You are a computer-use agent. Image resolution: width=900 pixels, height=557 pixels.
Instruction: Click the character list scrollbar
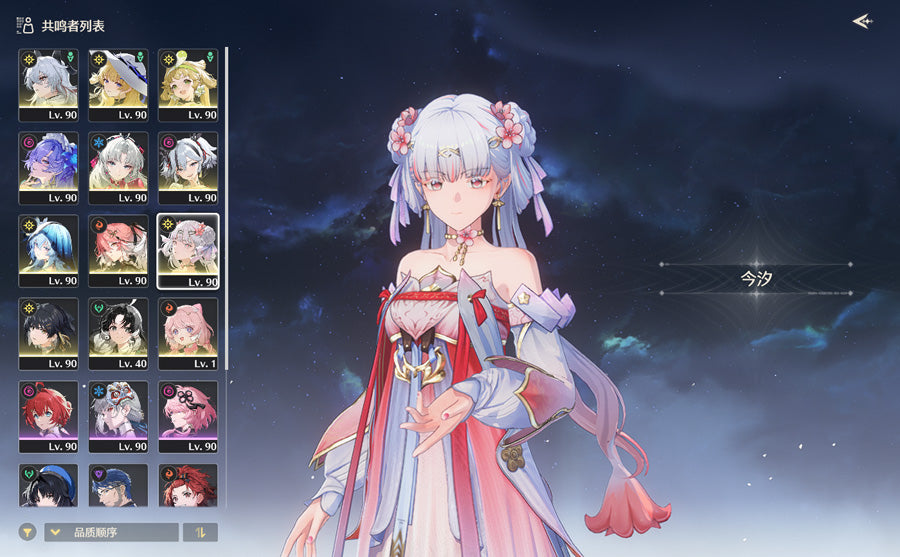tap(227, 200)
